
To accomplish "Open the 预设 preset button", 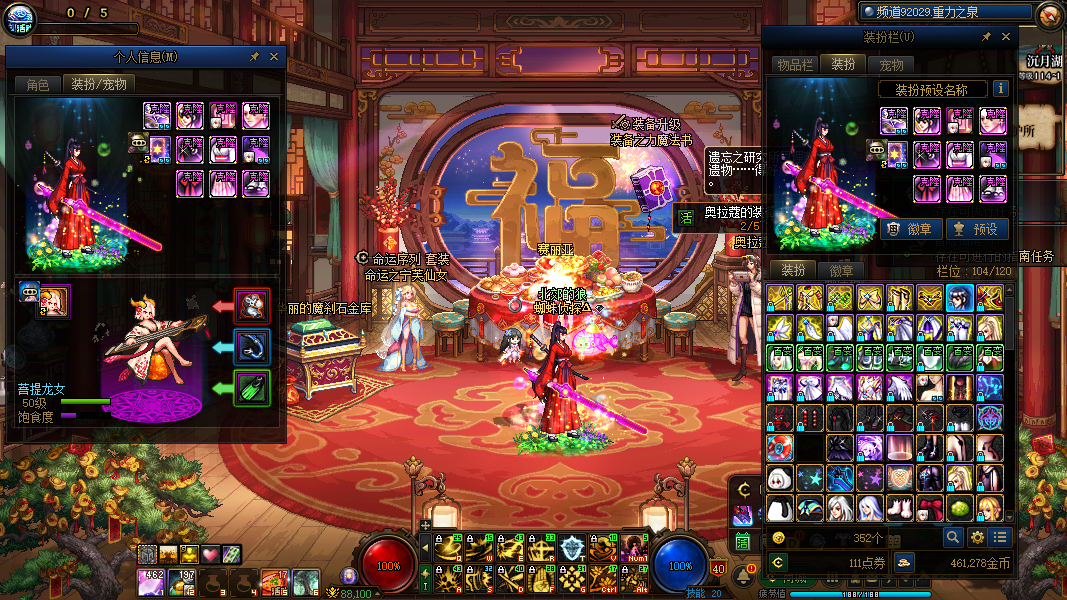I will pos(975,229).
